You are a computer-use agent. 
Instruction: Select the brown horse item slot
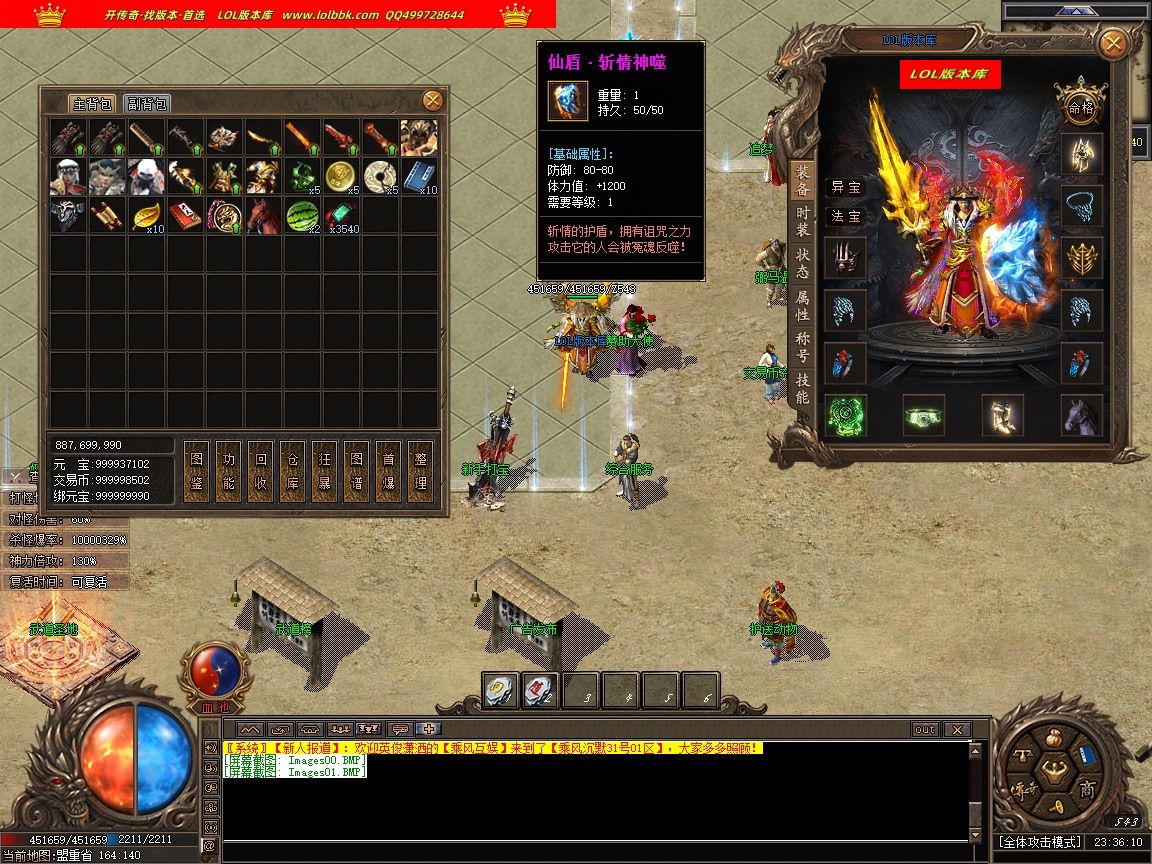[x=262, y=215]
